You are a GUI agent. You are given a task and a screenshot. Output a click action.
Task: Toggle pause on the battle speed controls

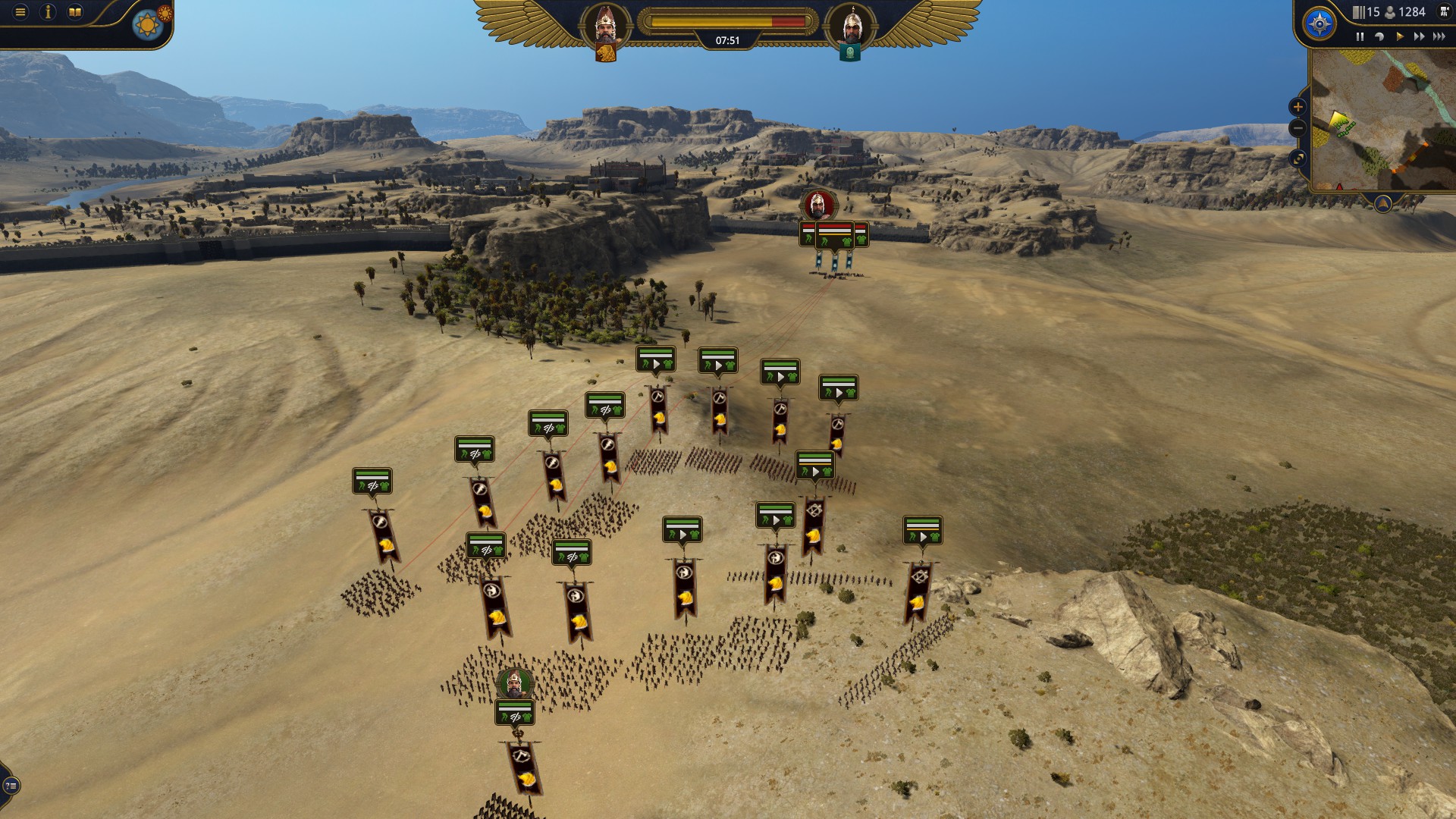coord(1360,36)
